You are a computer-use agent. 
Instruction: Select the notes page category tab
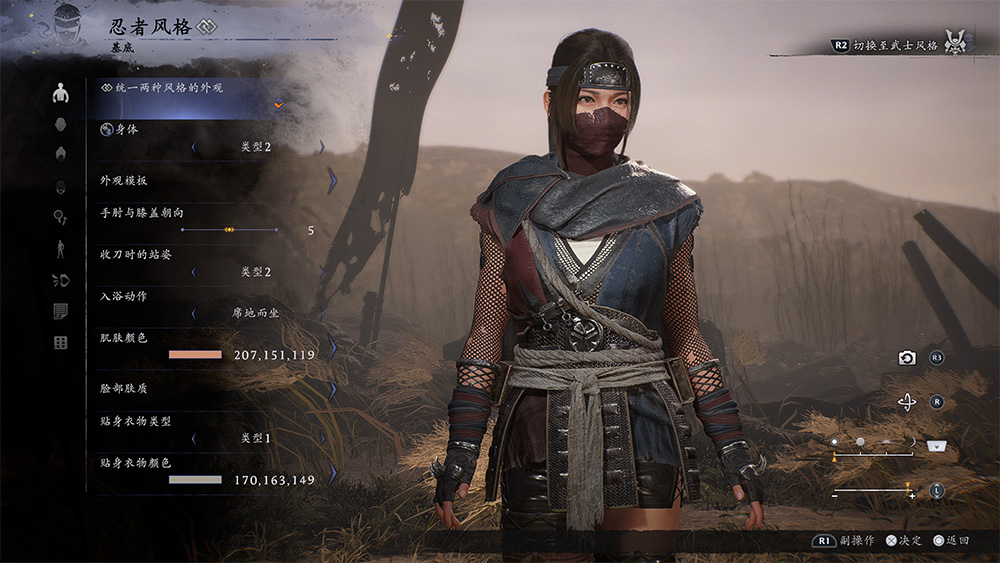tap(61, 311)
